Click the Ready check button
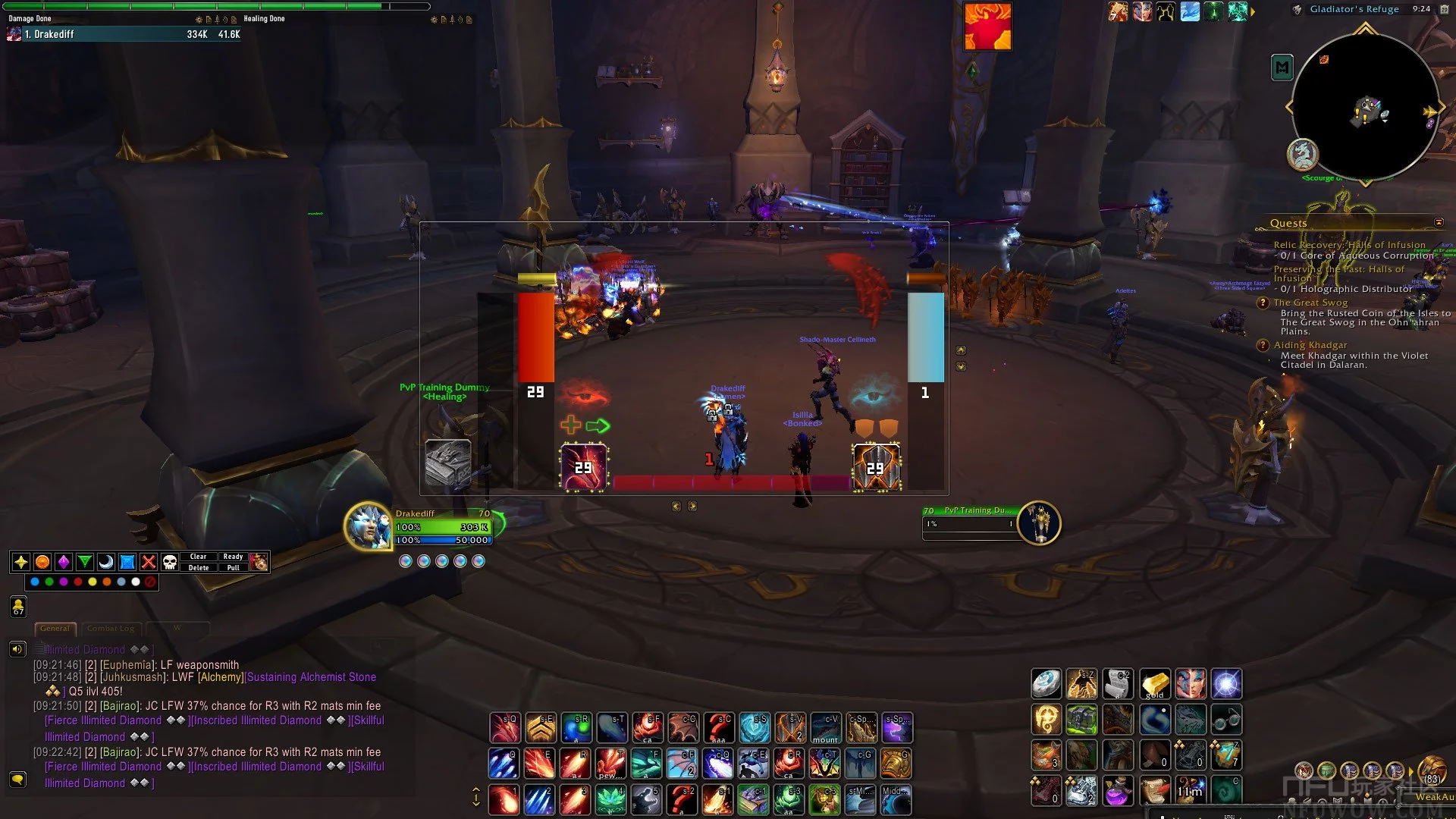The width and height of the screenshot is (1456, 819). [233, 557]
